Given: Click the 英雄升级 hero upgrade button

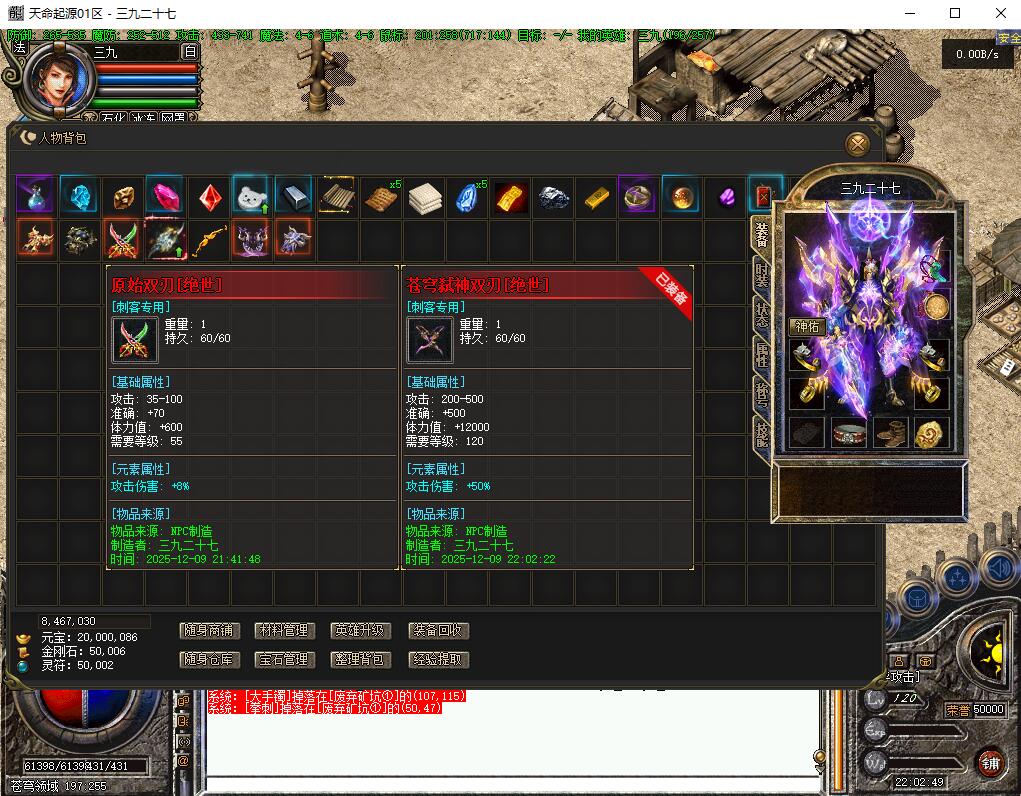Looking at the screenshot, I should tap(360, 631).
